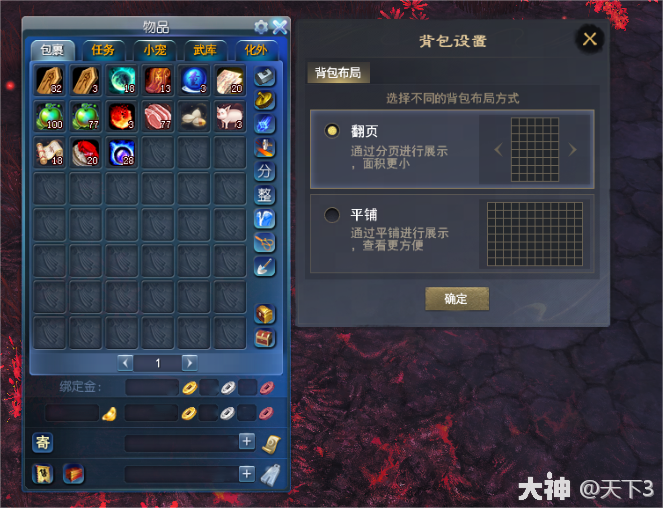Viewport: 663px width, 508px height.
Task: Show the 化外 tab
Action: coord(255,50)
